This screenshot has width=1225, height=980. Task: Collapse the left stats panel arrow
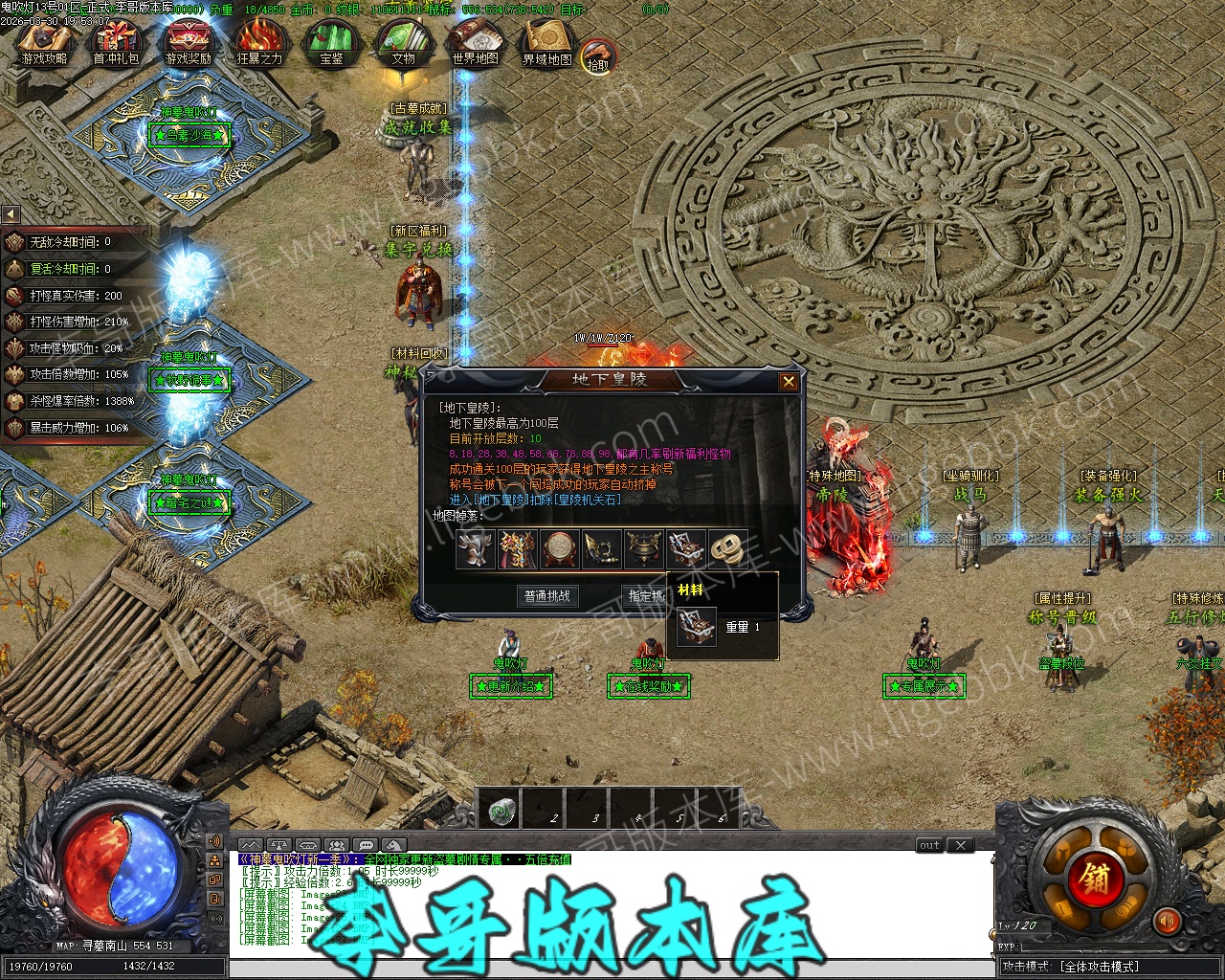[x=11, y=214]
